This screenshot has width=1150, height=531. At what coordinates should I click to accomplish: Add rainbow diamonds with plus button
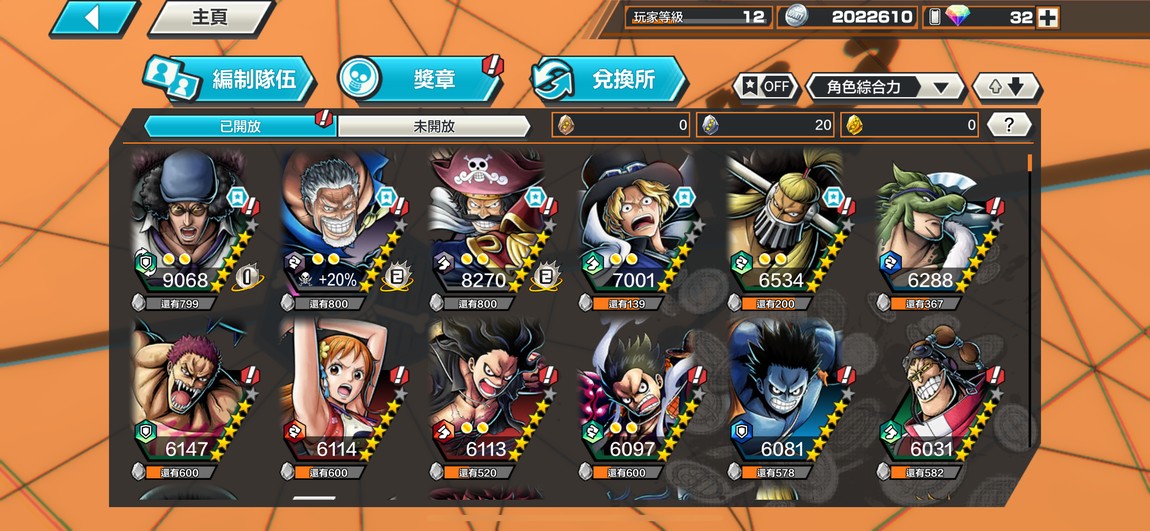coord(1047,17)
